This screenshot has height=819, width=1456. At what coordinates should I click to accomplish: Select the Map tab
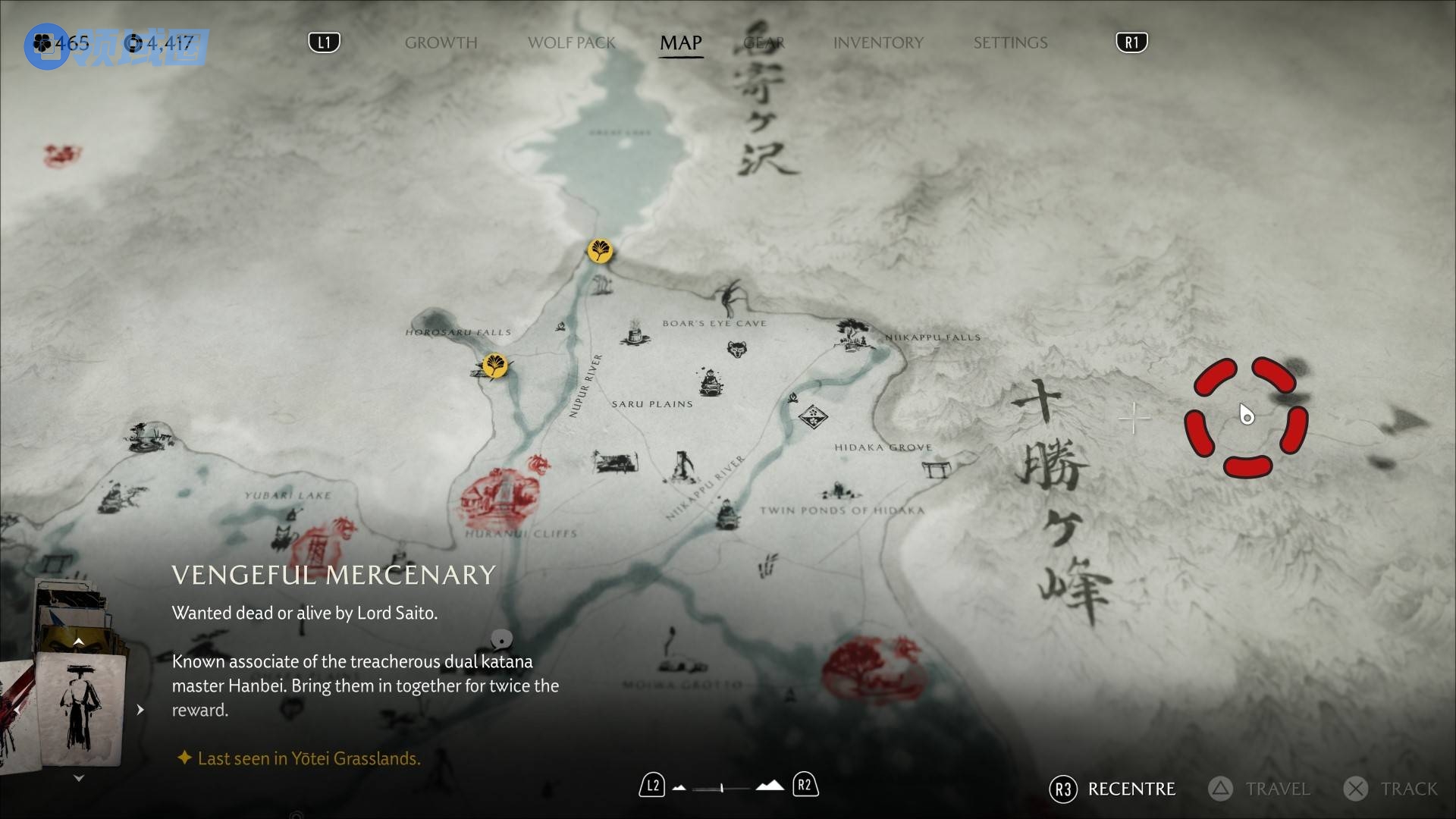pos(680,42)
